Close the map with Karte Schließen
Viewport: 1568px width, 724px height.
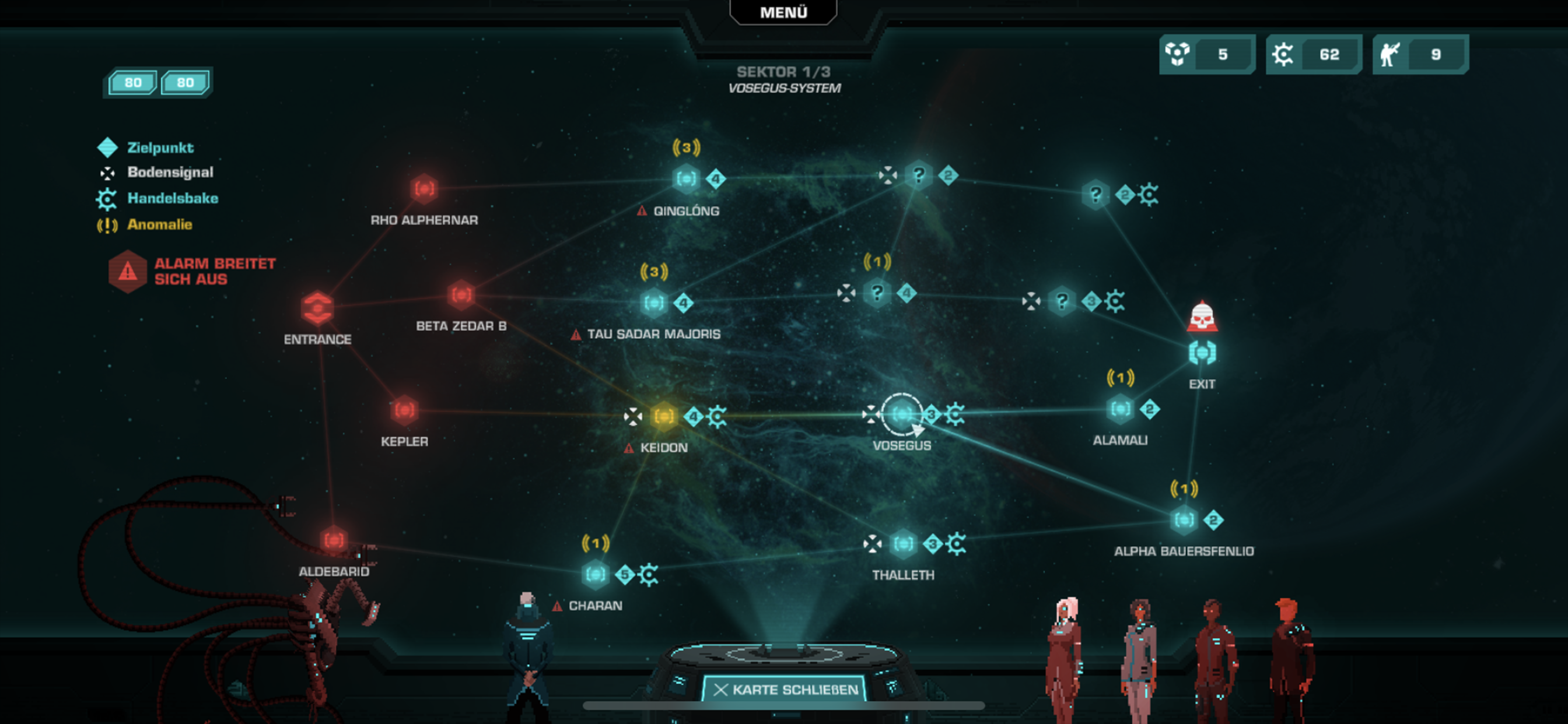pos(785,690)
